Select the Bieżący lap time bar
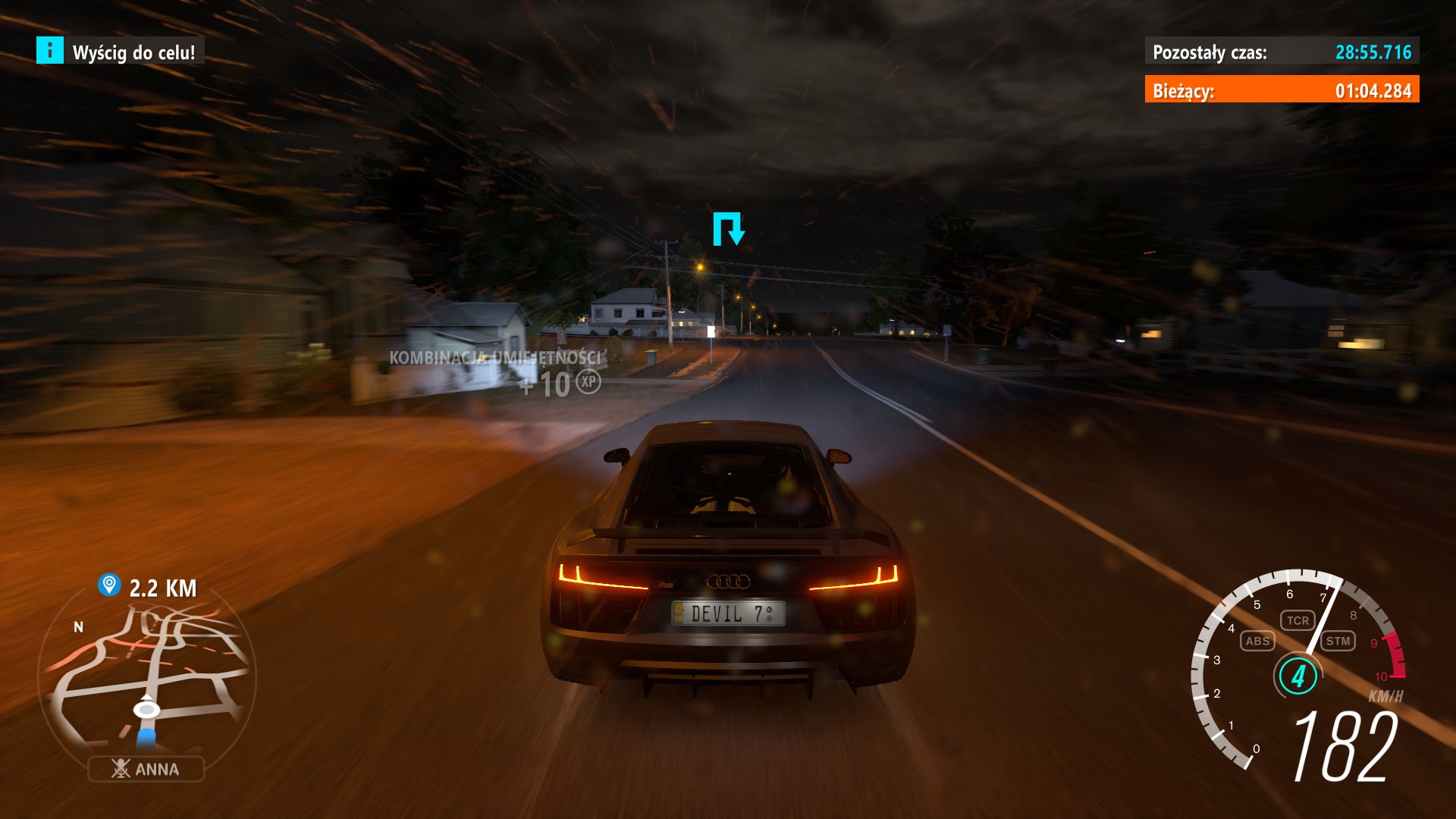The image size is (1456, 819). point(1283,89)
